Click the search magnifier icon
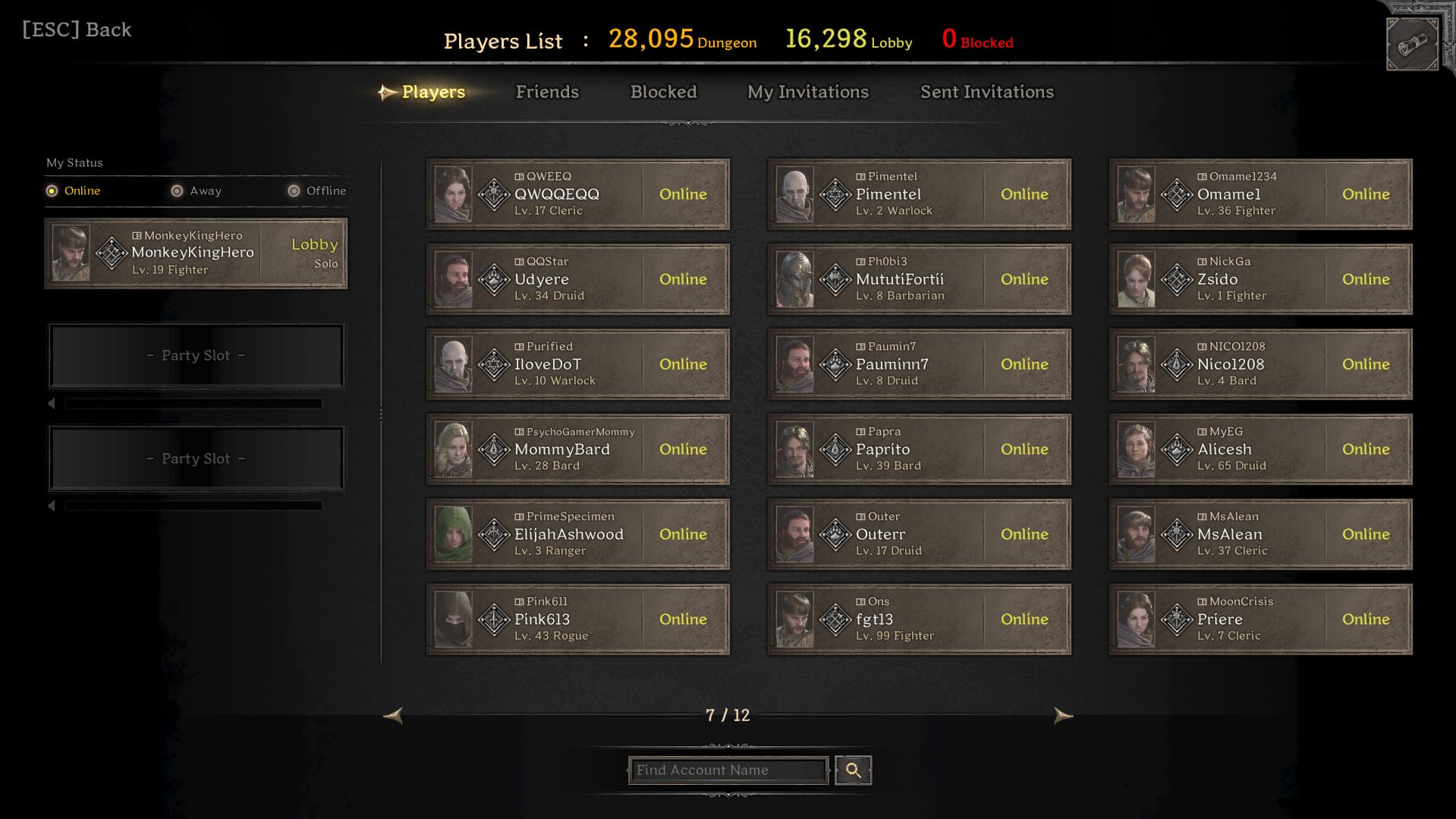 click(x=852, y=770)
